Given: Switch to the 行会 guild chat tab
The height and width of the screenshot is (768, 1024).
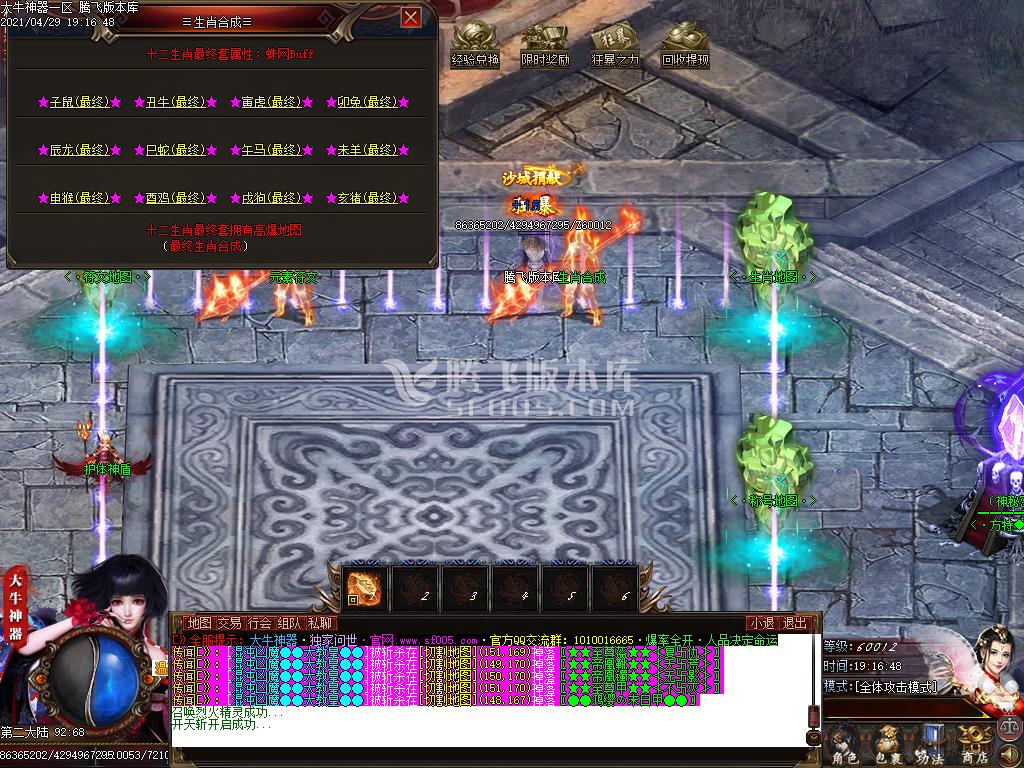Looking at the screenshot, I should pos(259,623).
